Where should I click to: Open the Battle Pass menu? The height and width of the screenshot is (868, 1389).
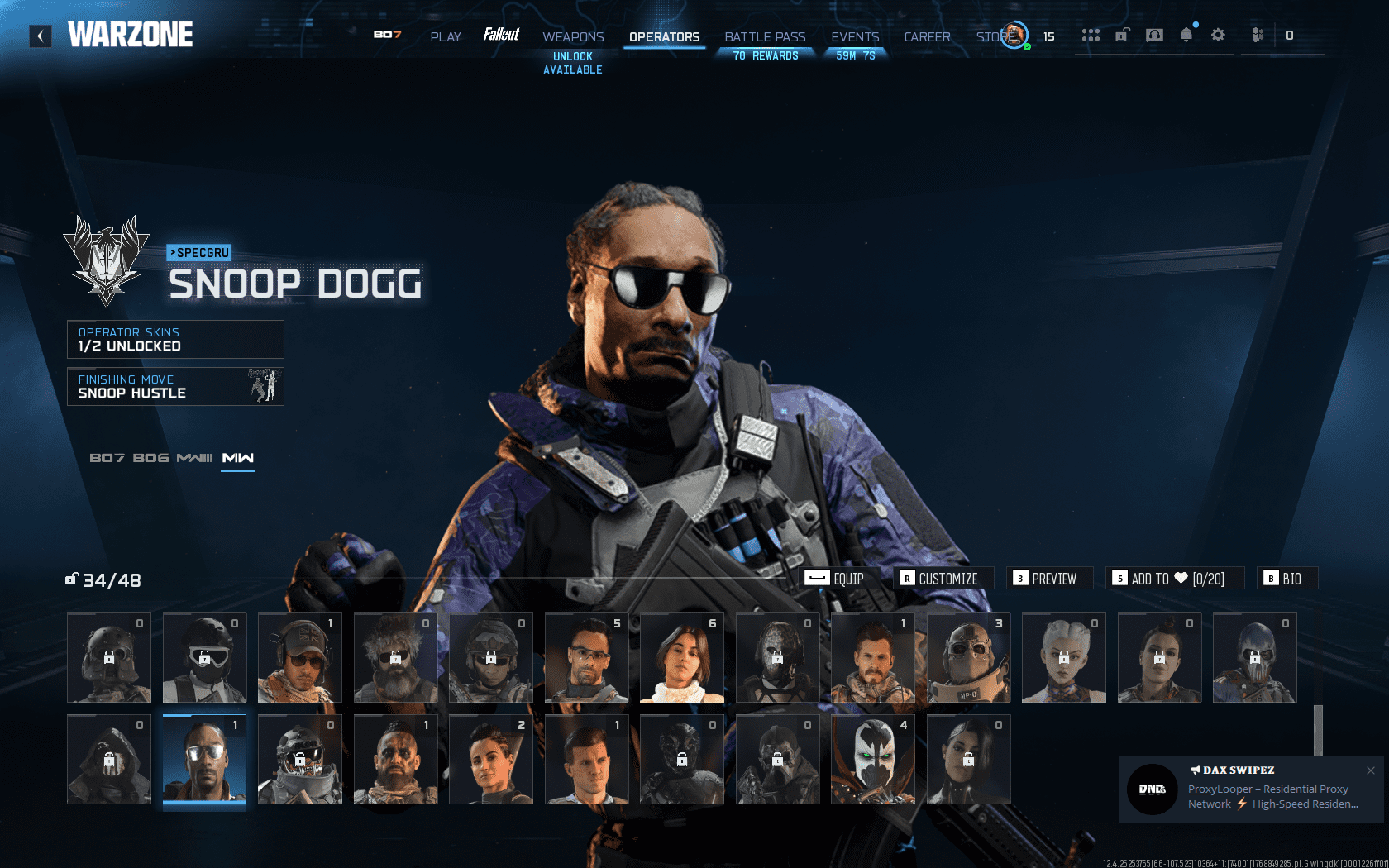(x=765, y=36)
